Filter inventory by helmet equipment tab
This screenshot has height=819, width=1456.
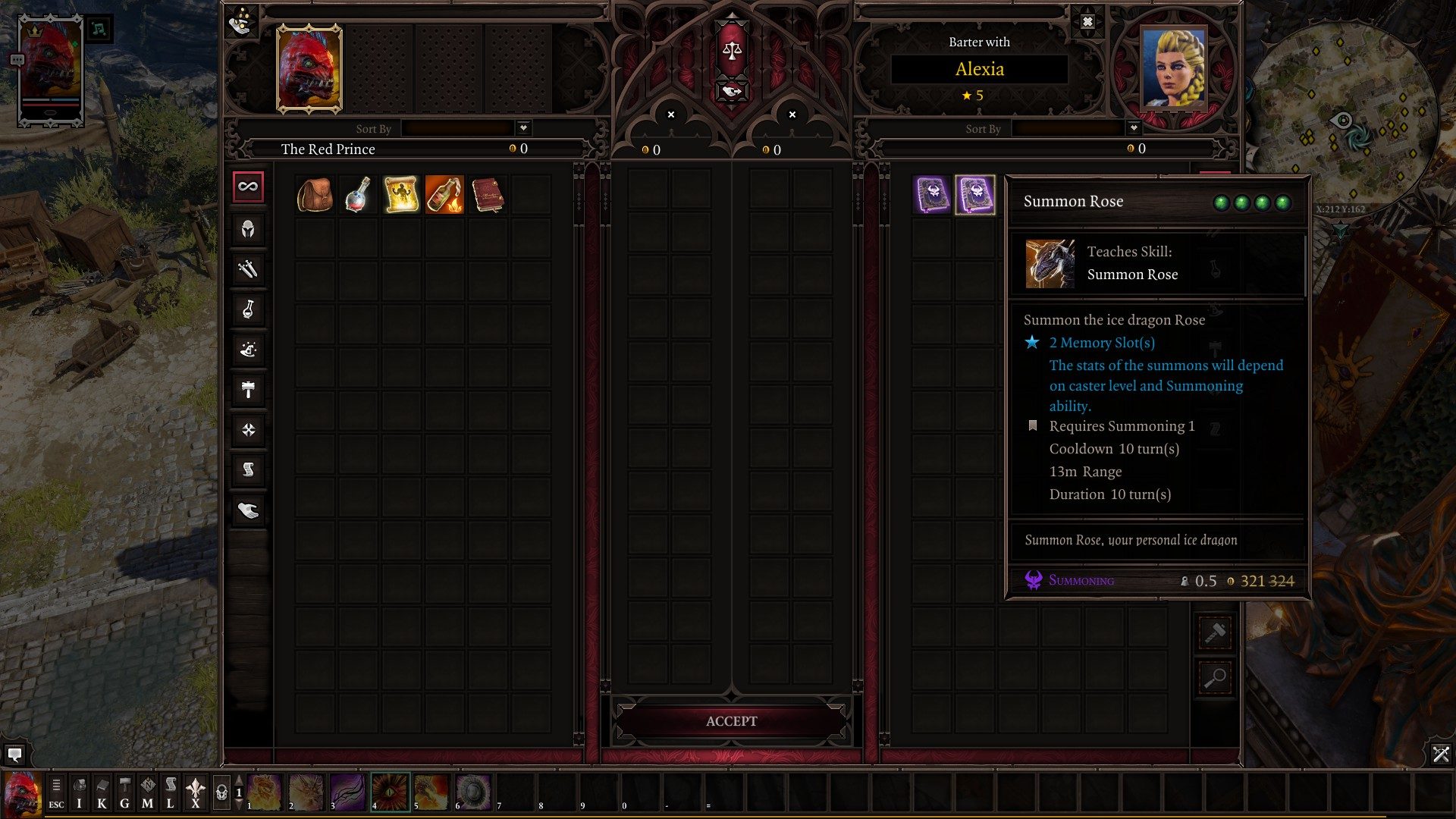click(248, 228)
